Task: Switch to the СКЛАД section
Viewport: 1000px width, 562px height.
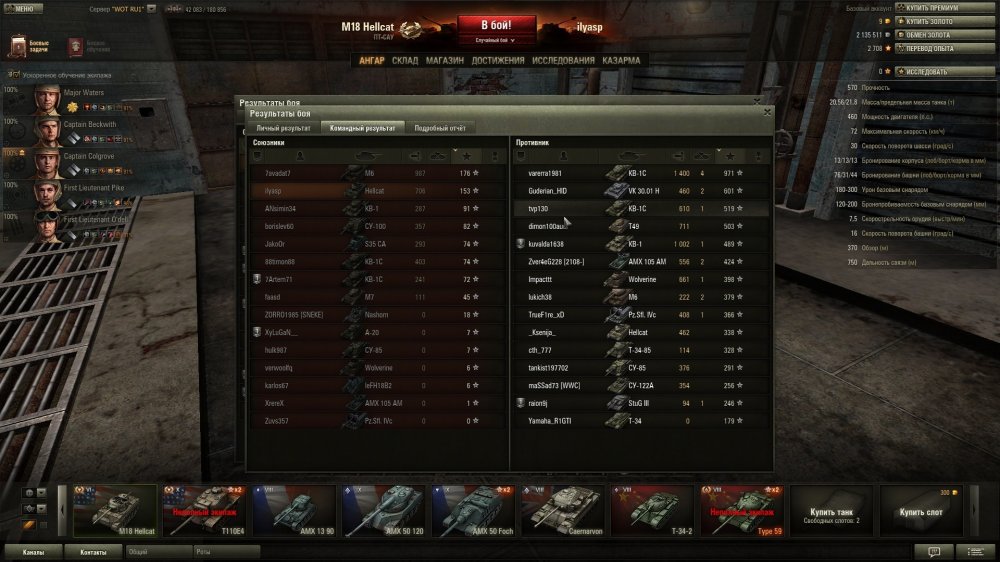Action: tap(405, 60)
